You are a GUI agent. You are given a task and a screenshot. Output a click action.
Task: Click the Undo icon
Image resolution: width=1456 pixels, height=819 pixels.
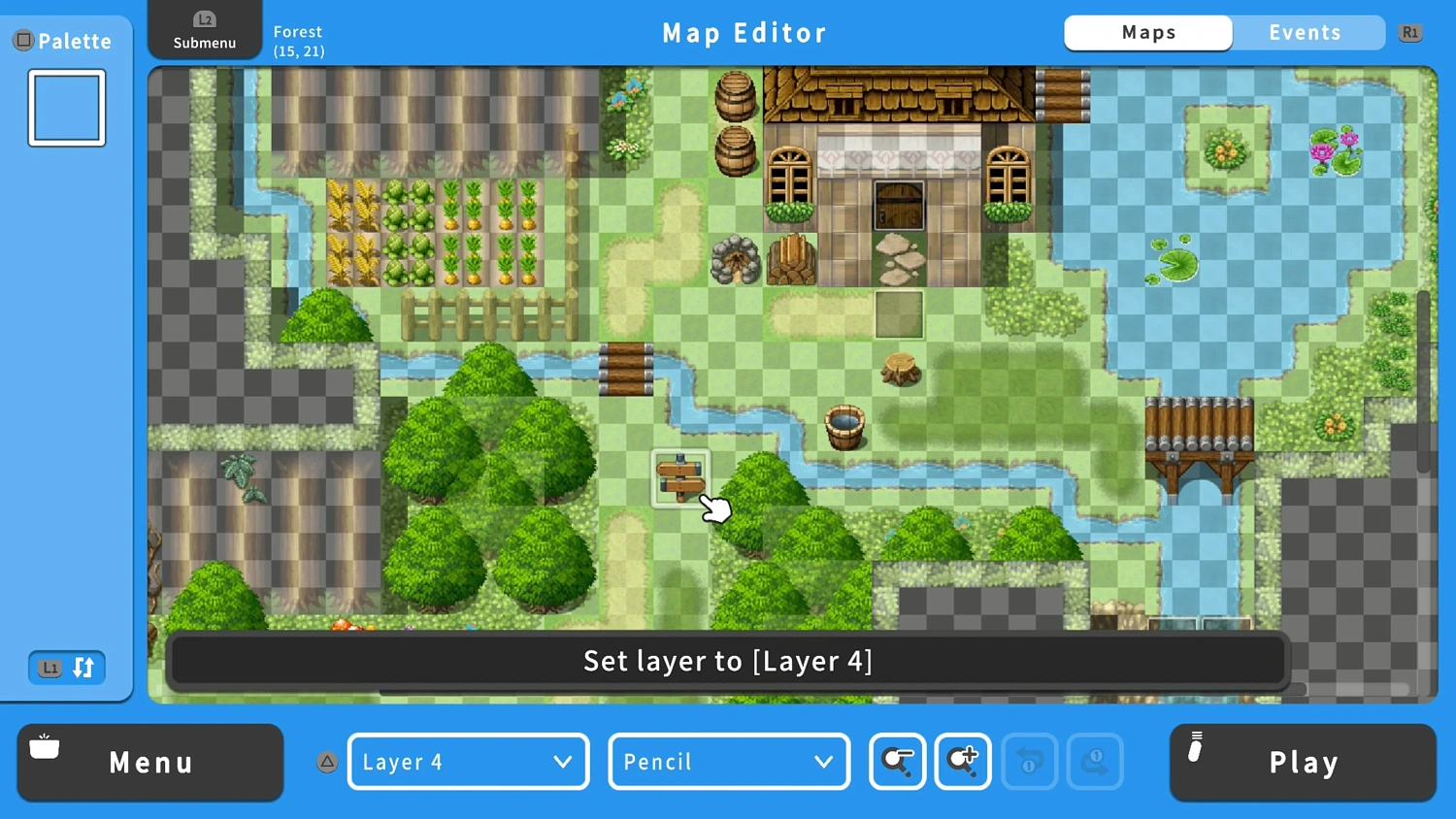tap(1029, 762)
